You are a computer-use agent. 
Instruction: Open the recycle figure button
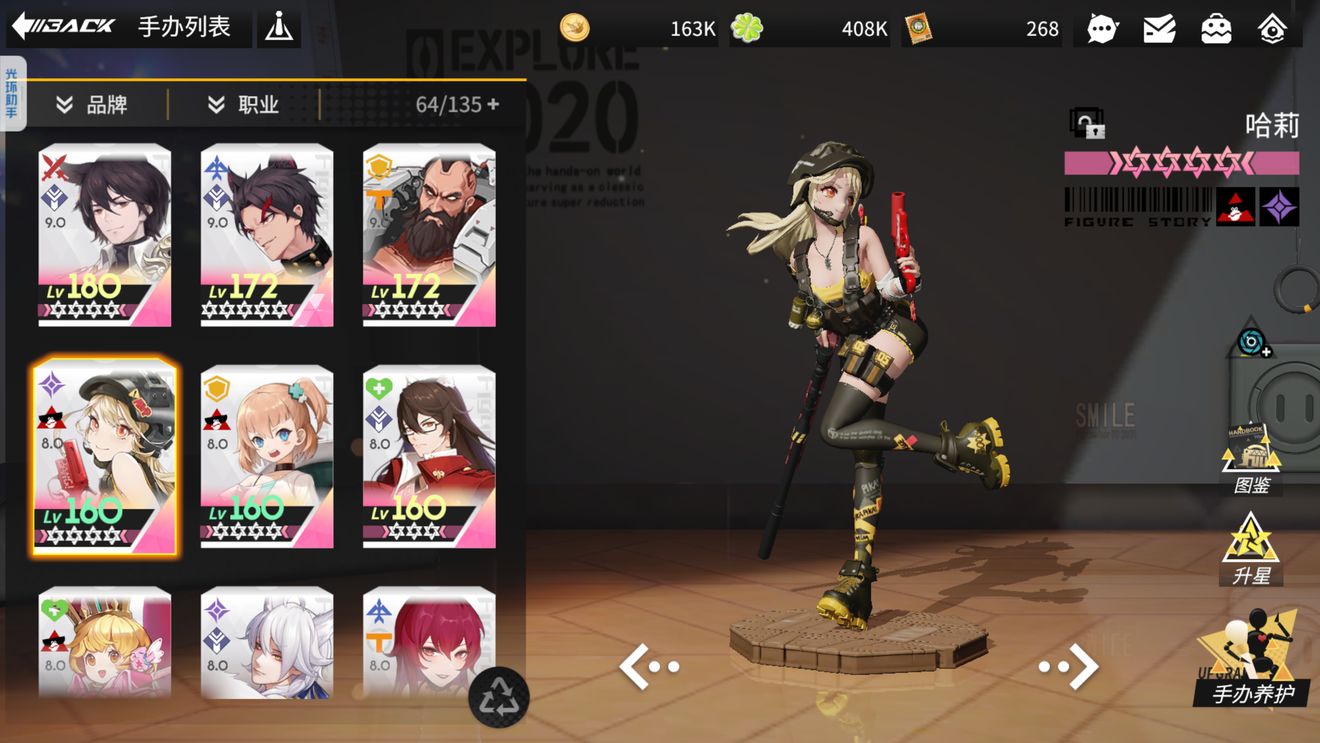coord(498,697)
